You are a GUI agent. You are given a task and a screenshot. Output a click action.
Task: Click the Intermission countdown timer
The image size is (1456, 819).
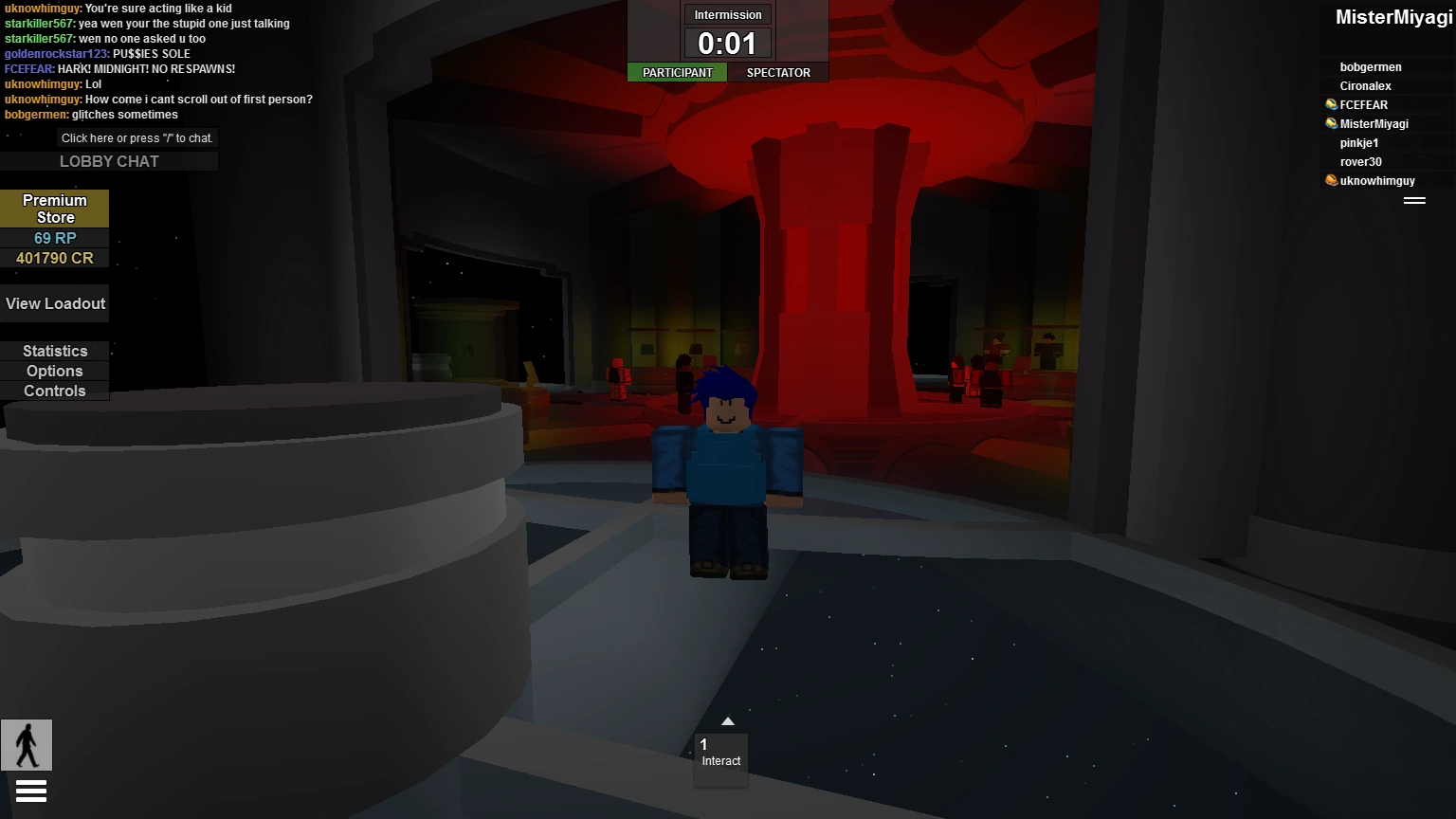[x=727, y=42]
